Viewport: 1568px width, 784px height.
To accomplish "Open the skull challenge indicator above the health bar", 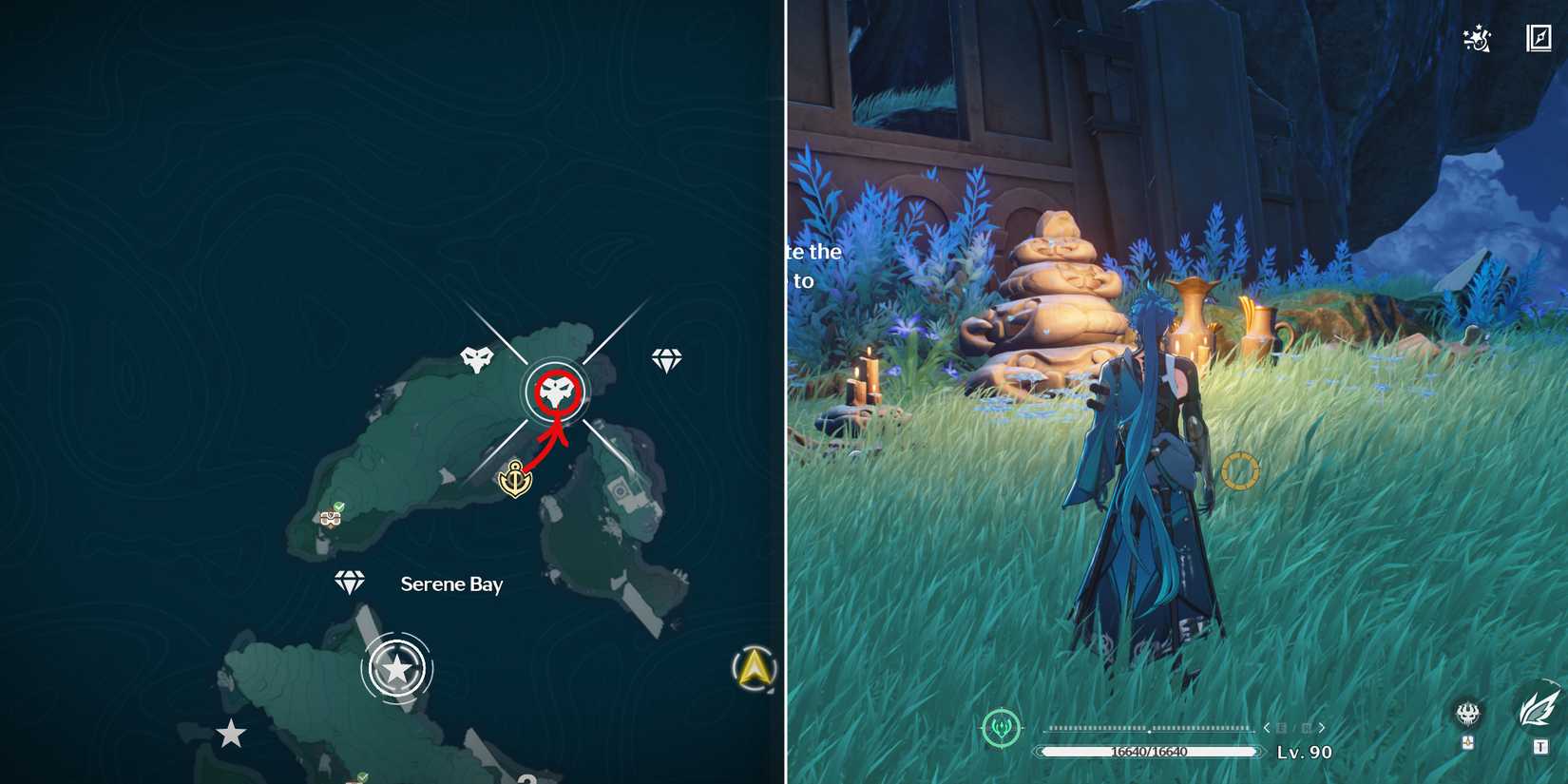I will coord(1468,713).
